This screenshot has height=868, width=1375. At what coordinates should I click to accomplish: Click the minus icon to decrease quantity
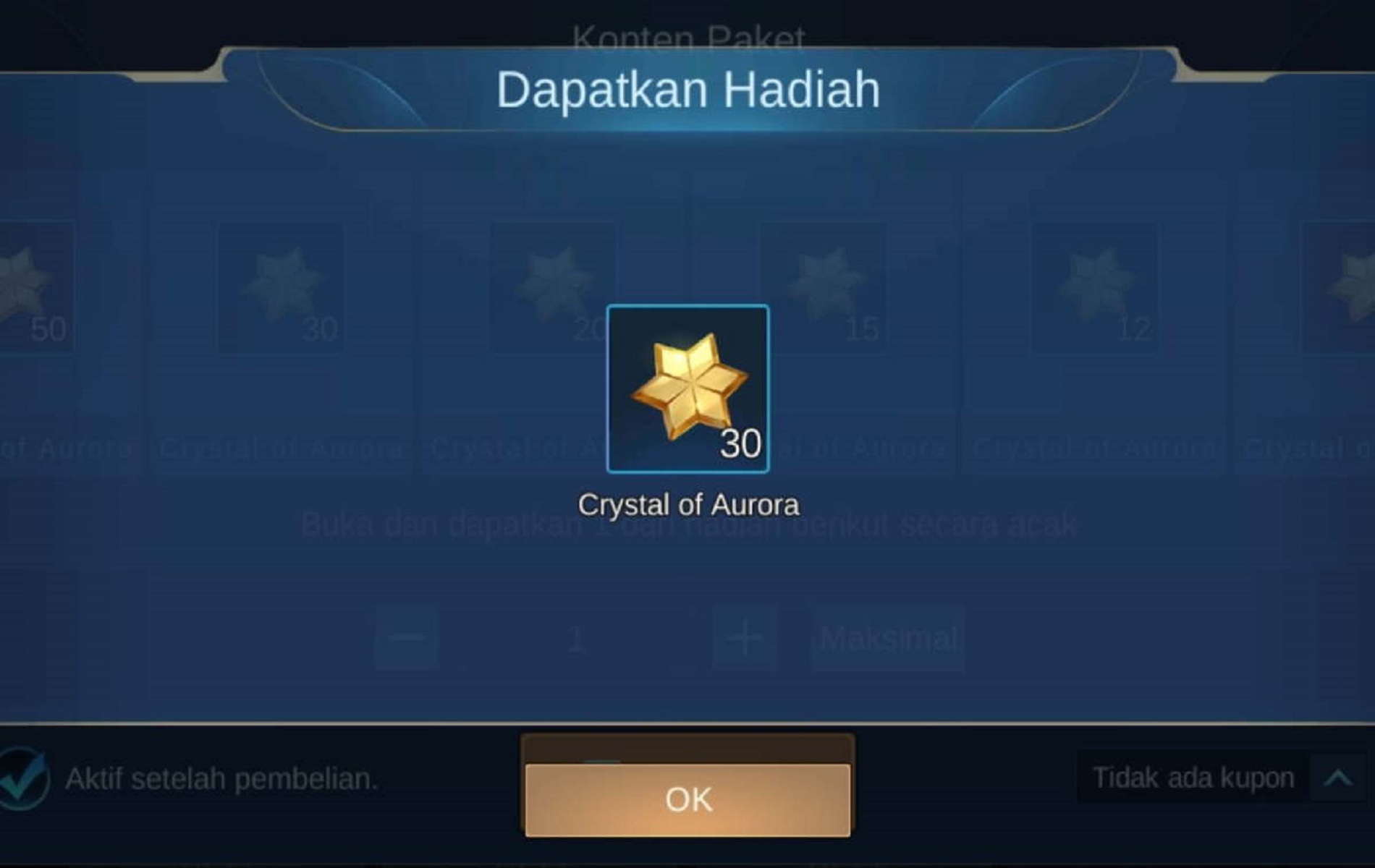[404, 638]
